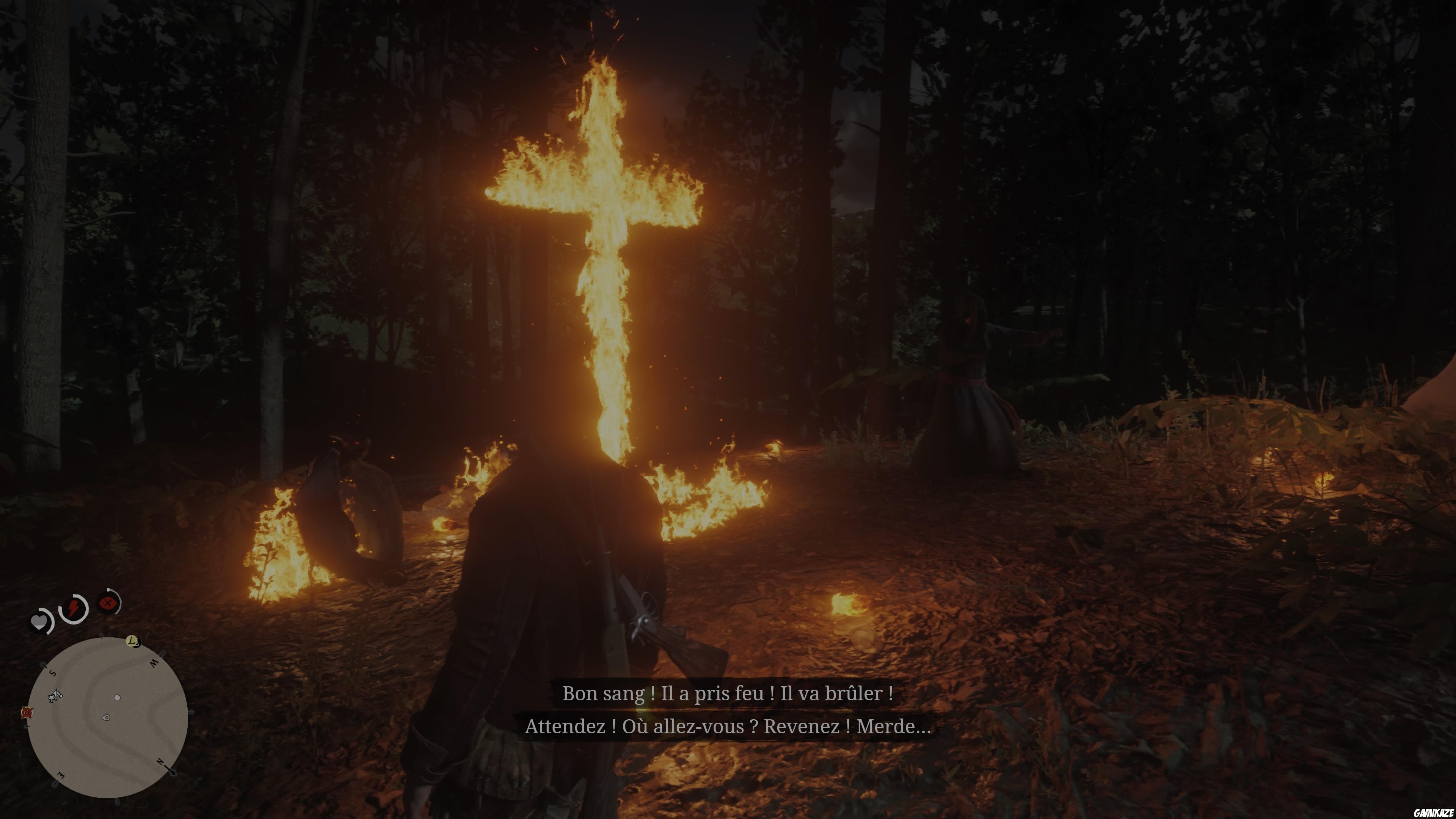The height and width of the screenshot is (819, 1456).
Task: Click the compass letter N on the minimap
Action: point(160,762)
